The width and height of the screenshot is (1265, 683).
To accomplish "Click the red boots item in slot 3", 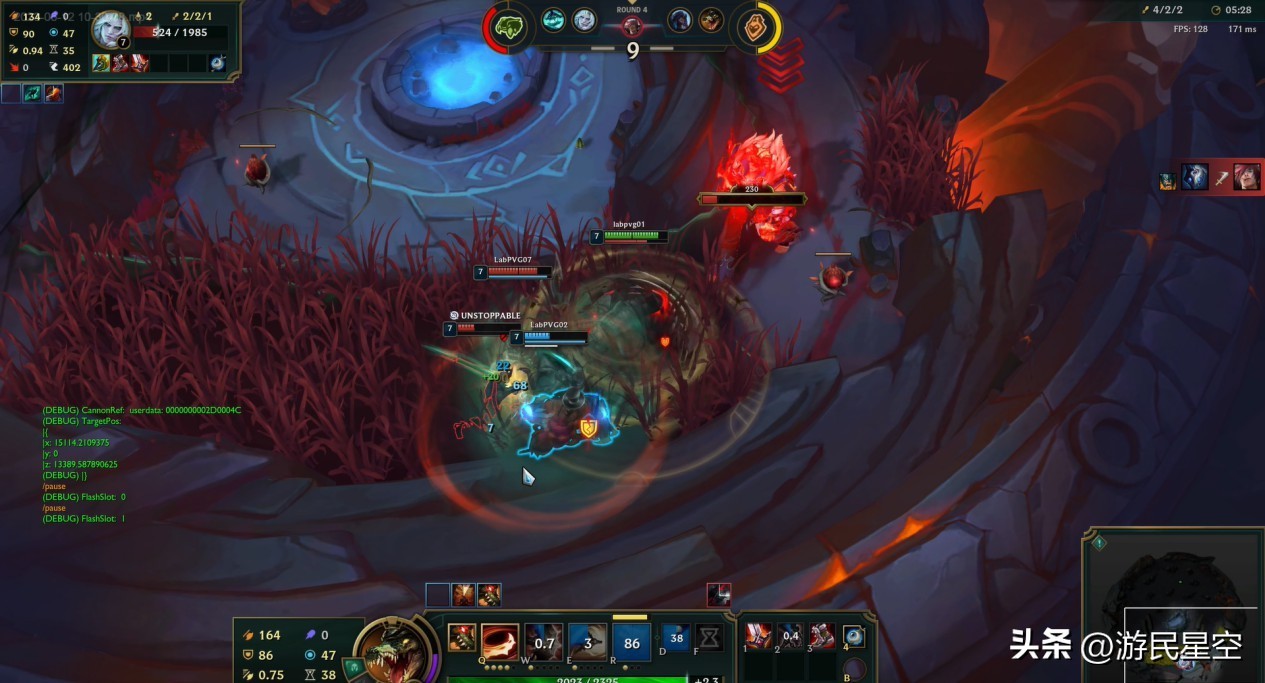I will pyautogui.click(x=823, y=635).
